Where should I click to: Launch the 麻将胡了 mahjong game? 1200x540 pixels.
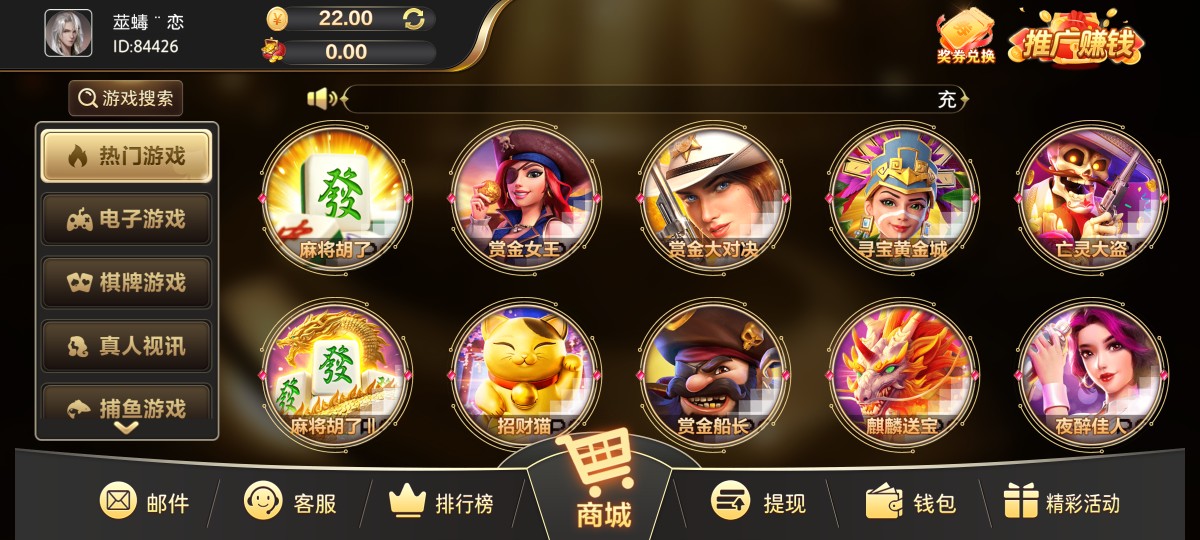pos(334,197)
